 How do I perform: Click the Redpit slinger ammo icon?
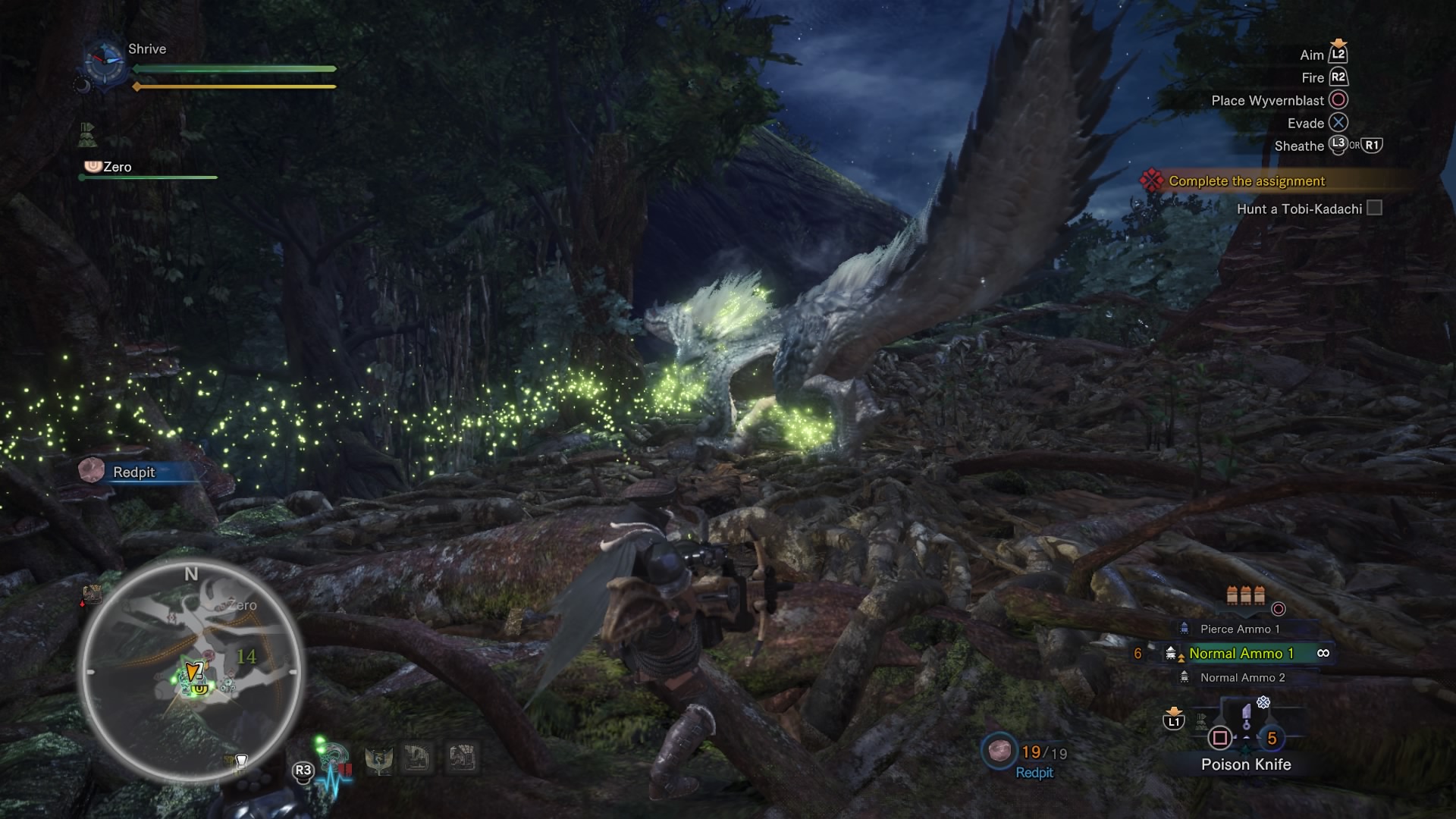coord(997,751)
